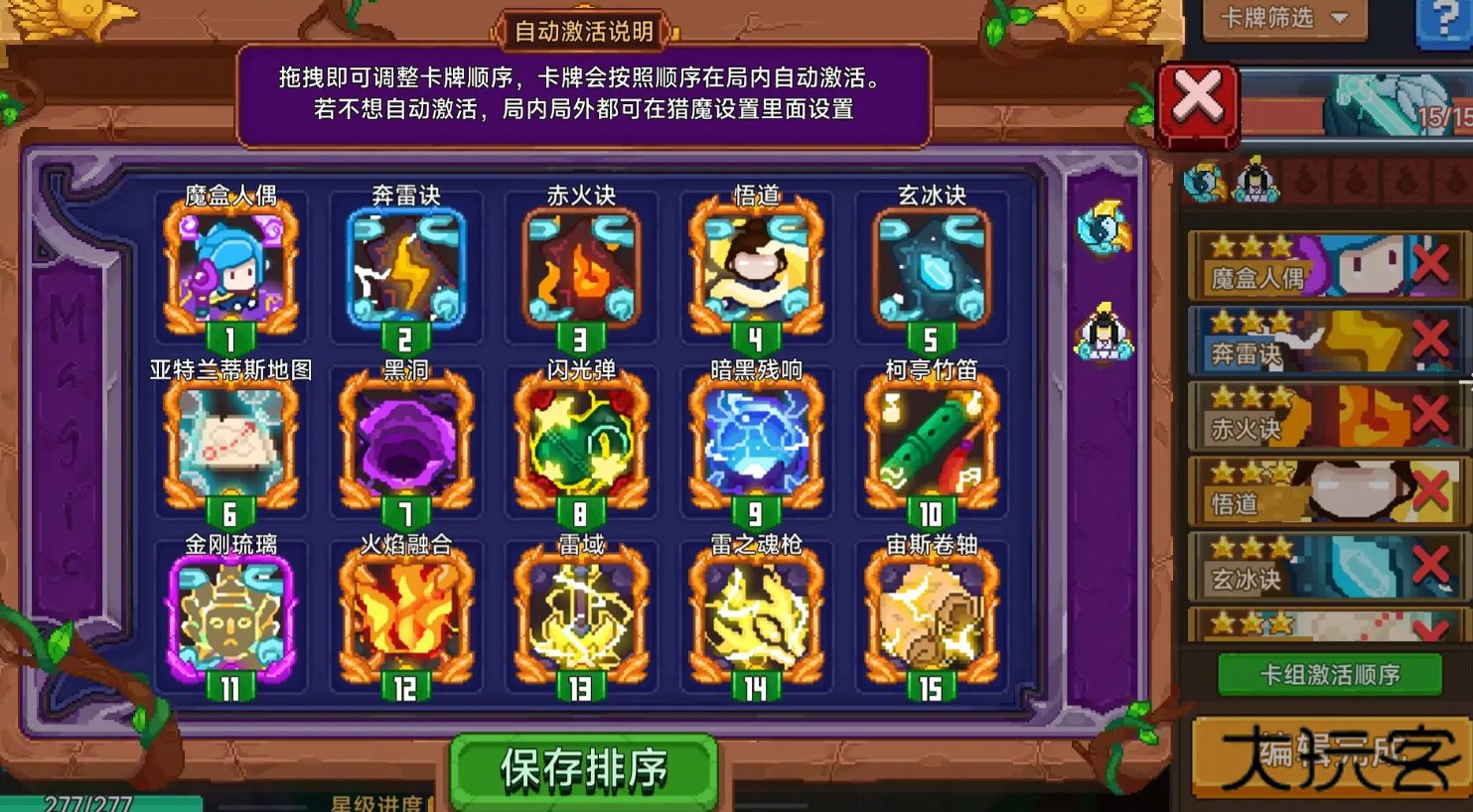Select the 闪光弹 flash bomb card icon
This screenshot has height=812, width=1473.
click(580, 440)
